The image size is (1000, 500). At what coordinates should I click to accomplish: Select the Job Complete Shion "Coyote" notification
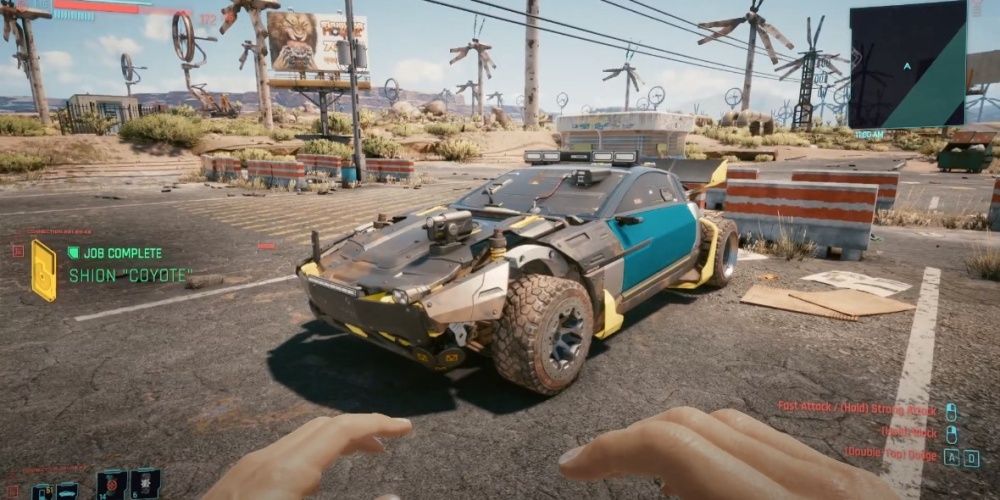click(x=114, y=265)
